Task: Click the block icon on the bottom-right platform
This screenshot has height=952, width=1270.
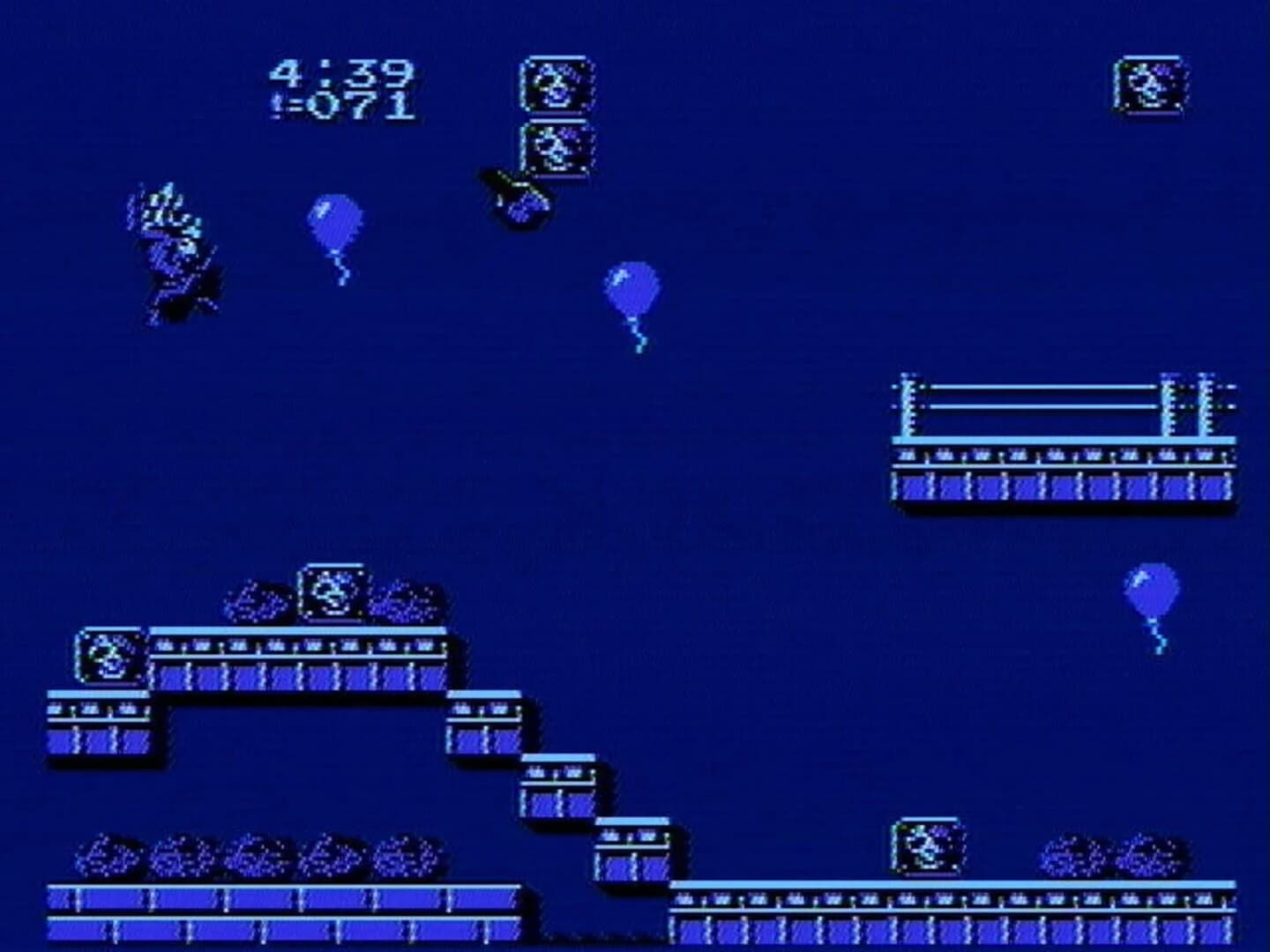Action: coord(926,846)
